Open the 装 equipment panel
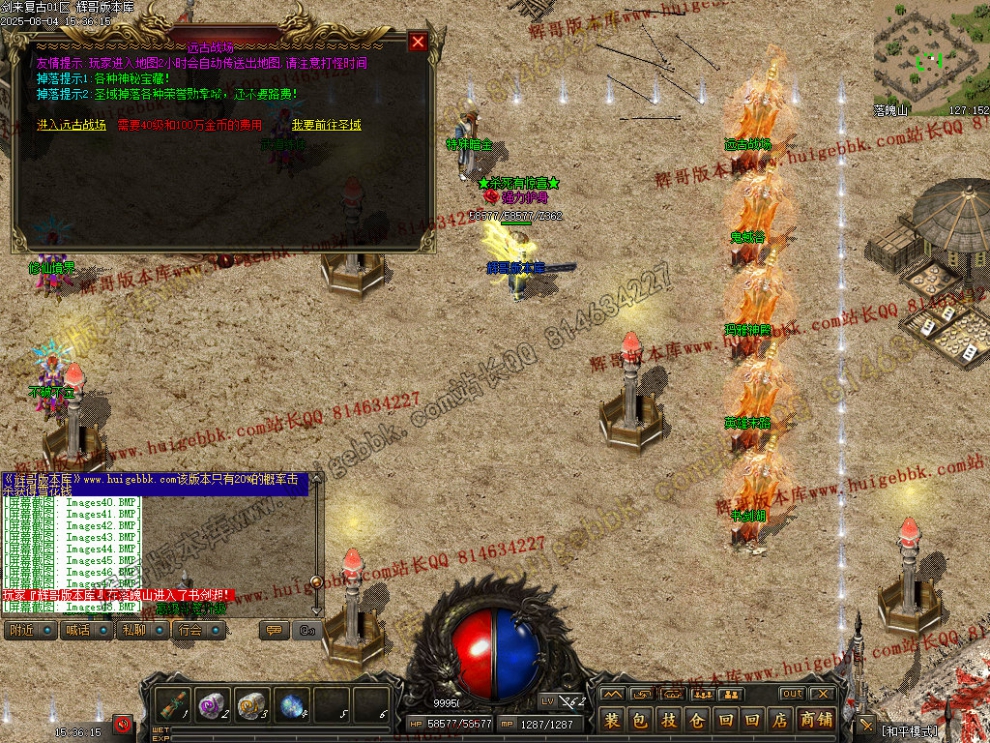Image resolution: width=990 pixels, height=743 pixels. pos(612,720)
